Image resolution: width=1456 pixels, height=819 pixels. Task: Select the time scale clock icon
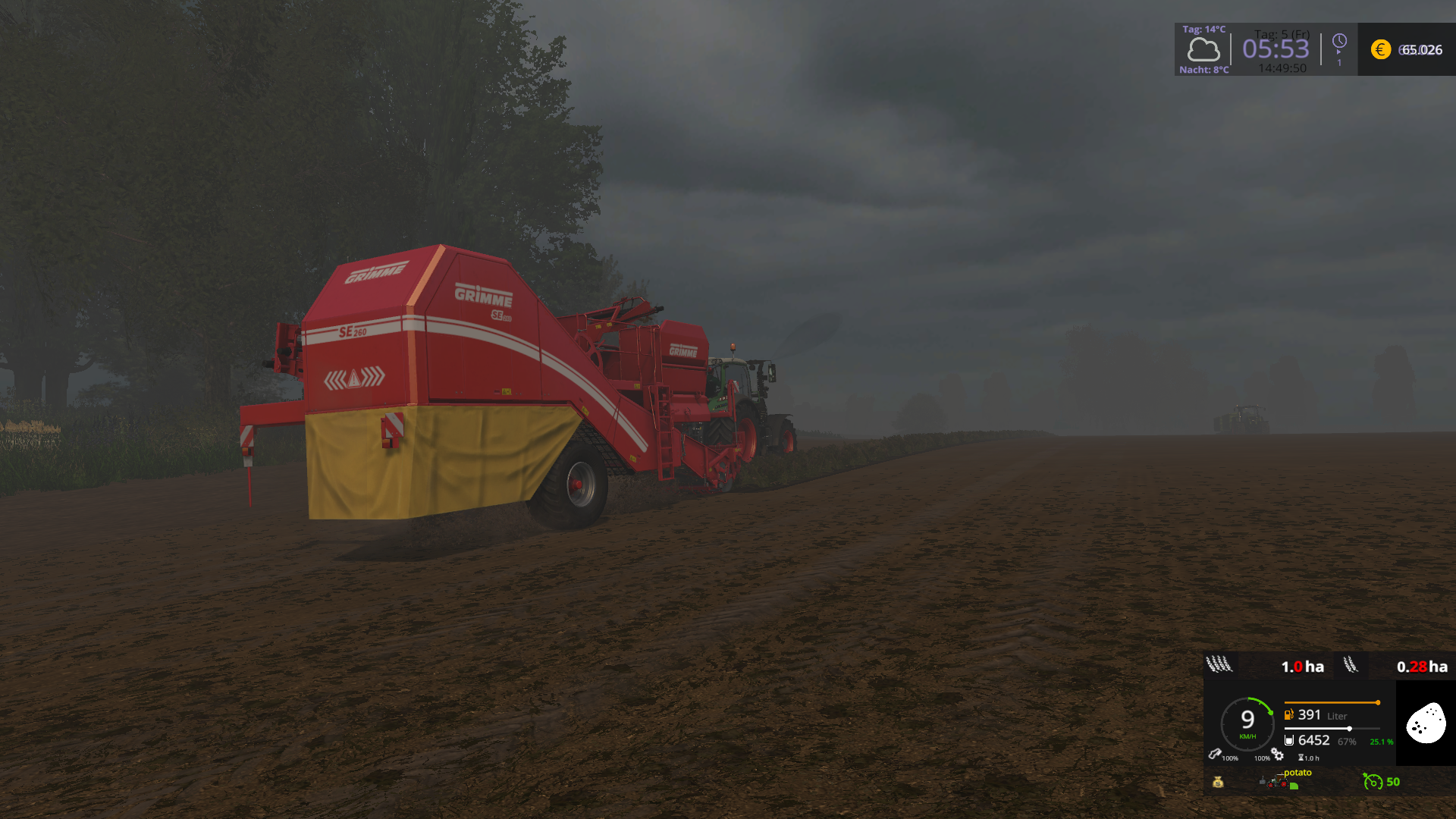[1339, 41]
